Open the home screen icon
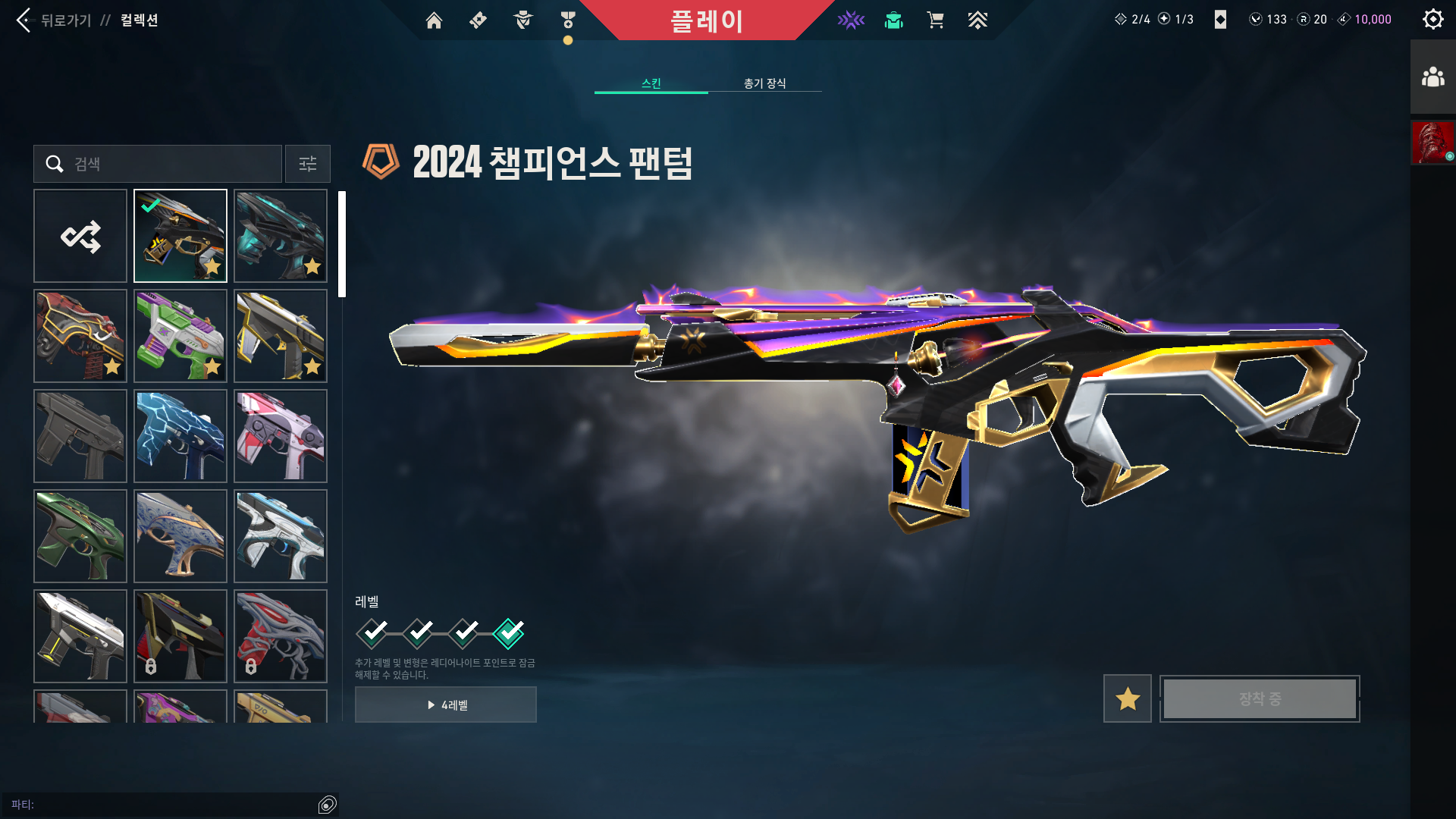The width and height of the screenshot is (1456, 819). pyautogui.click(x=434, y=20)
